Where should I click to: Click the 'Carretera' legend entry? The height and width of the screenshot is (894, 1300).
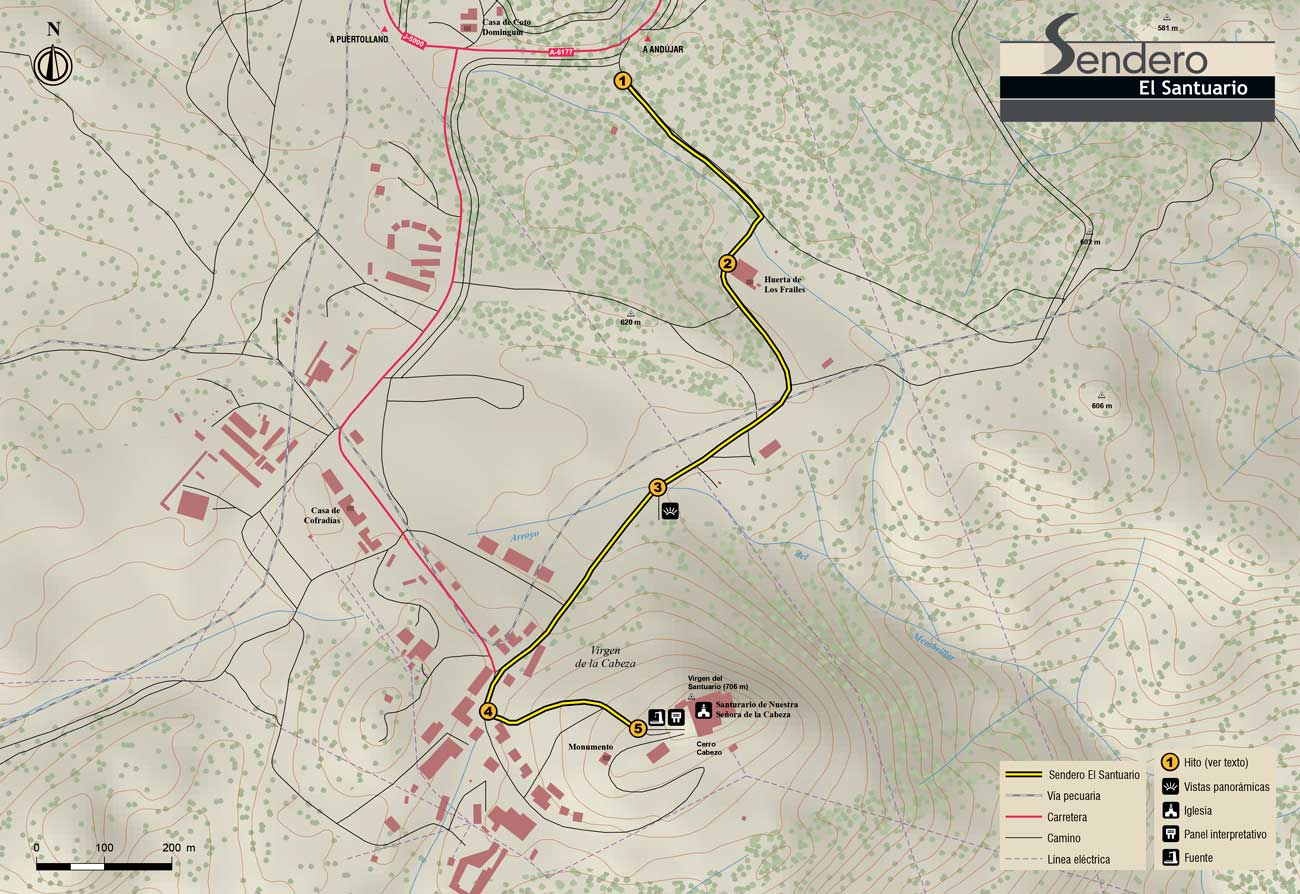point(1070,817)
